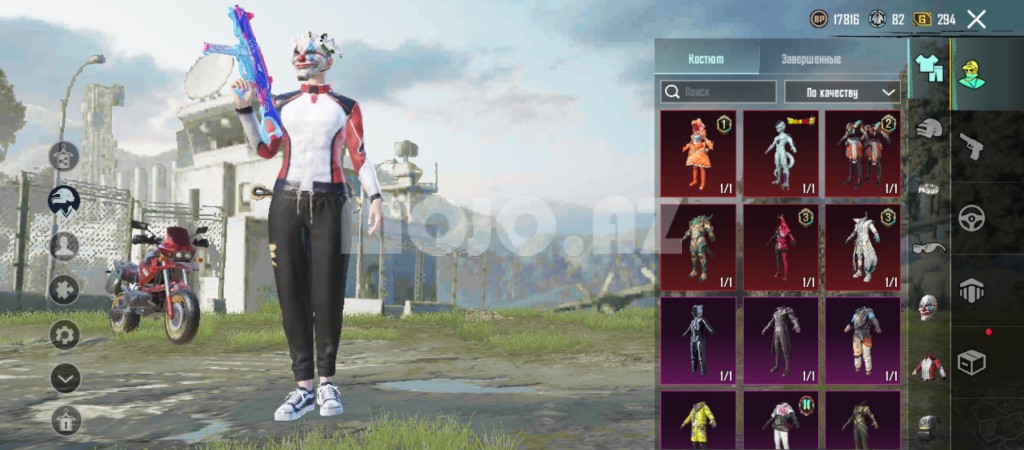Screen dimensions: 1024x450
Task: Open the crate box category
Action: click(x=971, y=363)
